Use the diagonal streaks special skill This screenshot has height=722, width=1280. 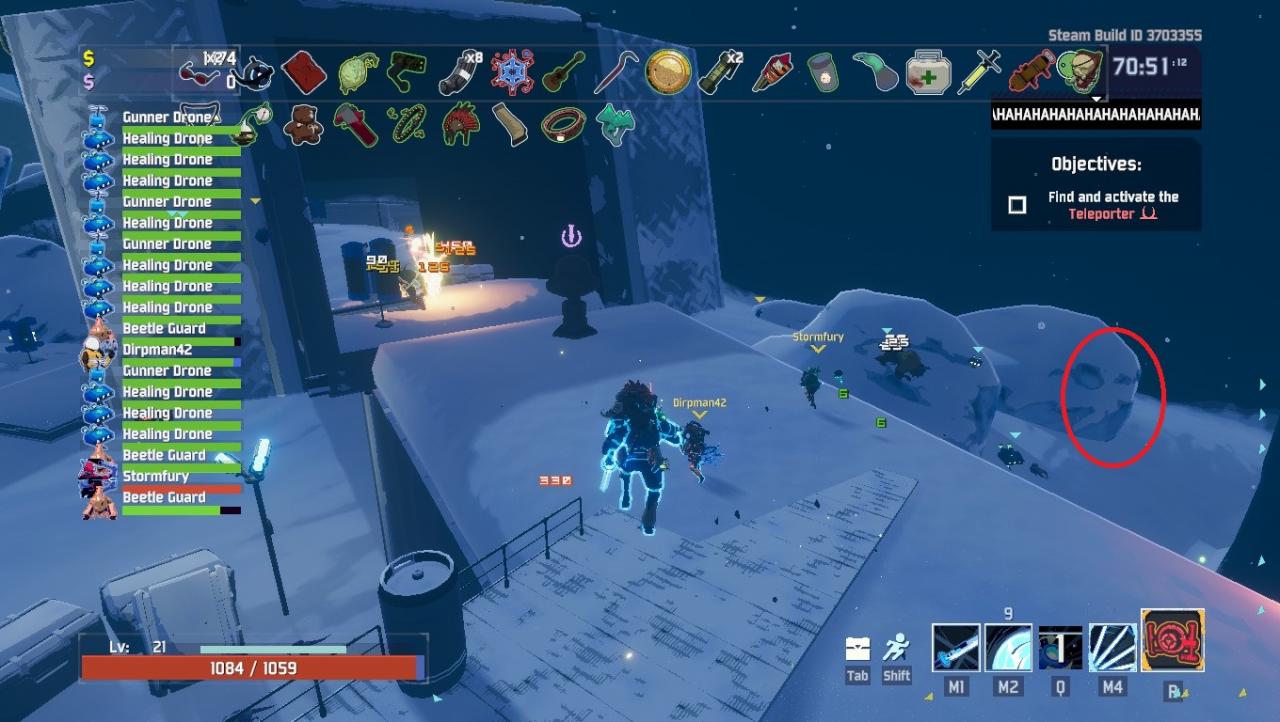coord(1112,647)
